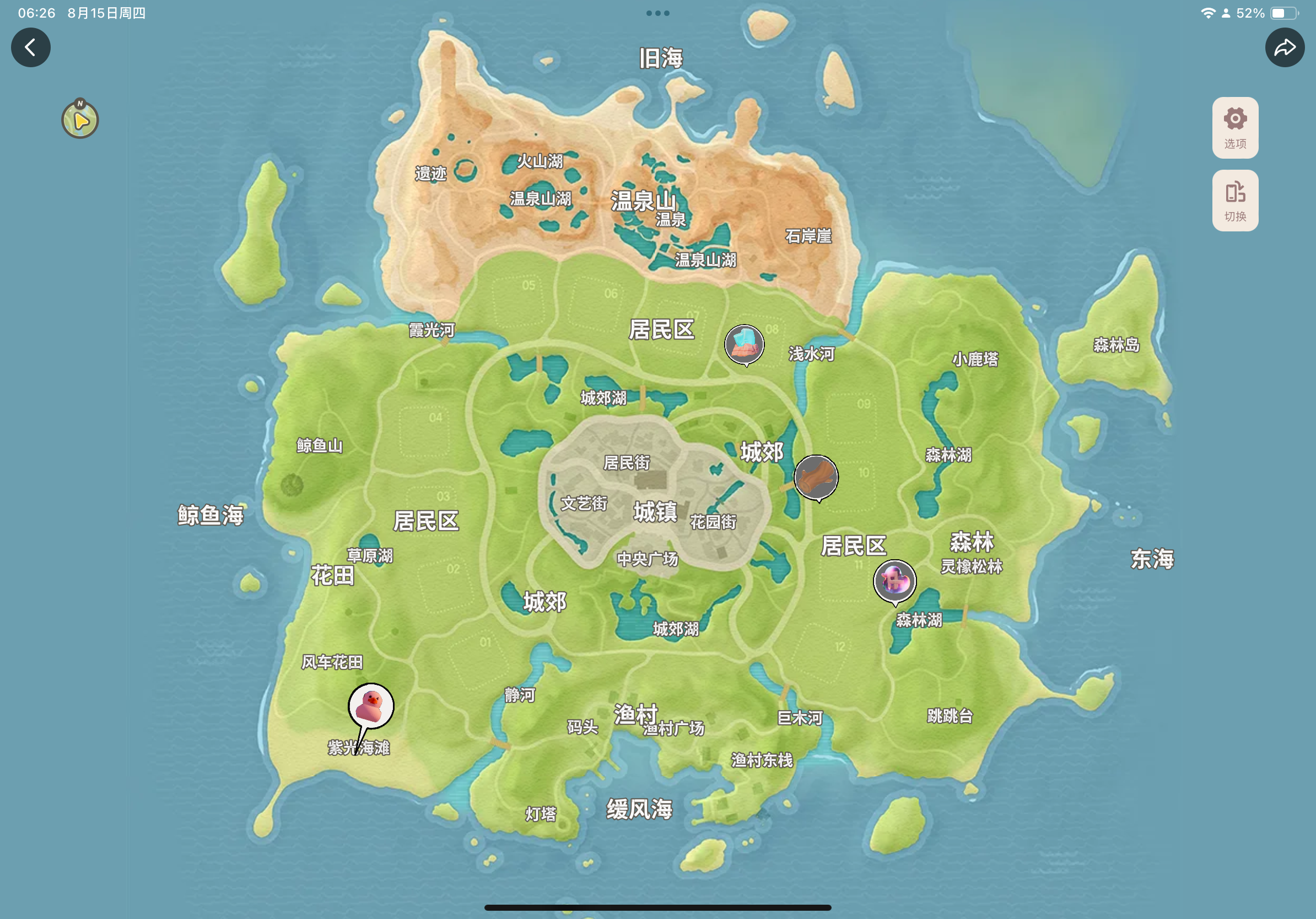Open the purple crystal marker by 森林湖
Image resolution: width=1316 pixels, height=919 pixels.
pos(896,580)
